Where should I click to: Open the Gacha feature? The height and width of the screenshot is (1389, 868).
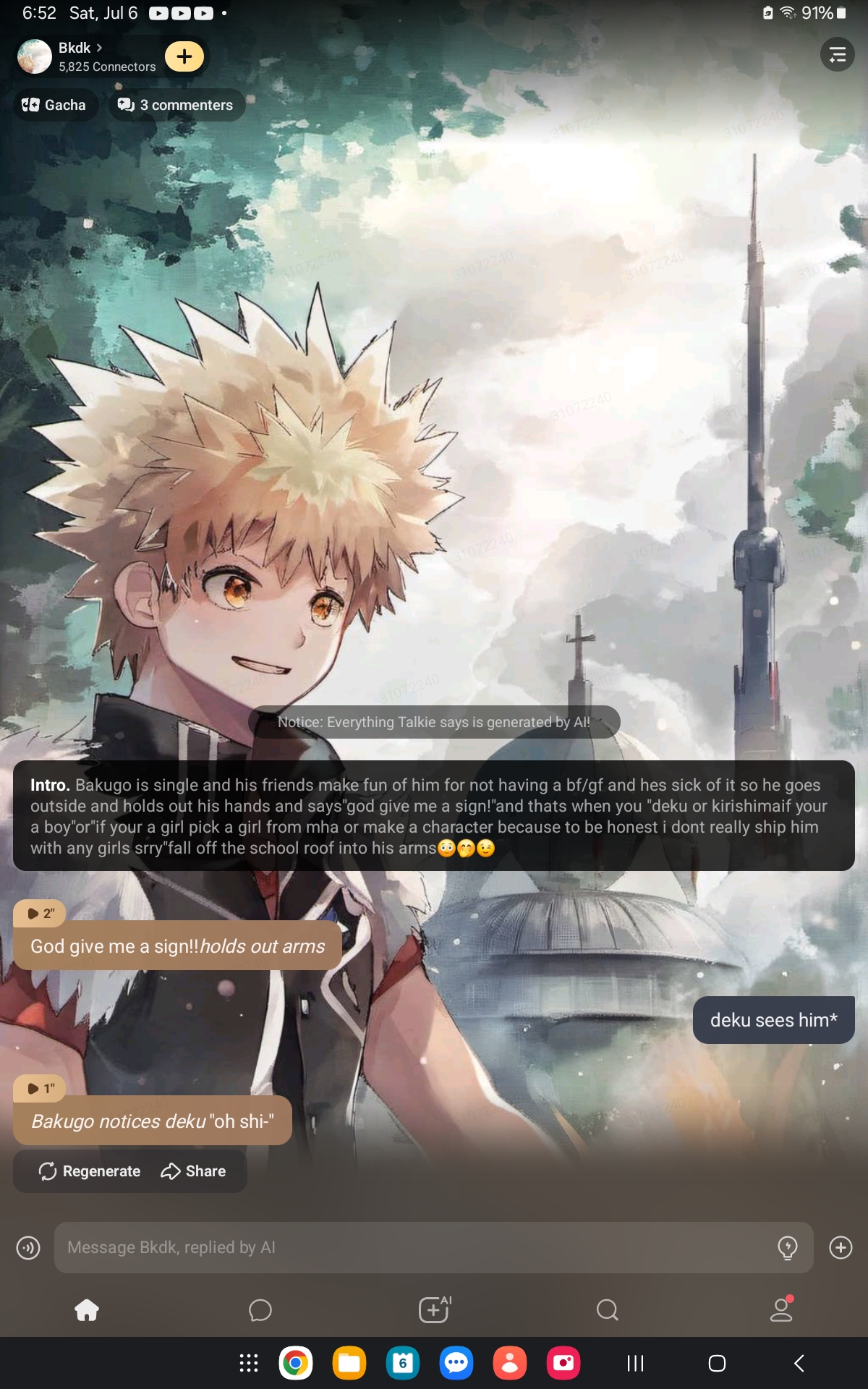[55, 105]
